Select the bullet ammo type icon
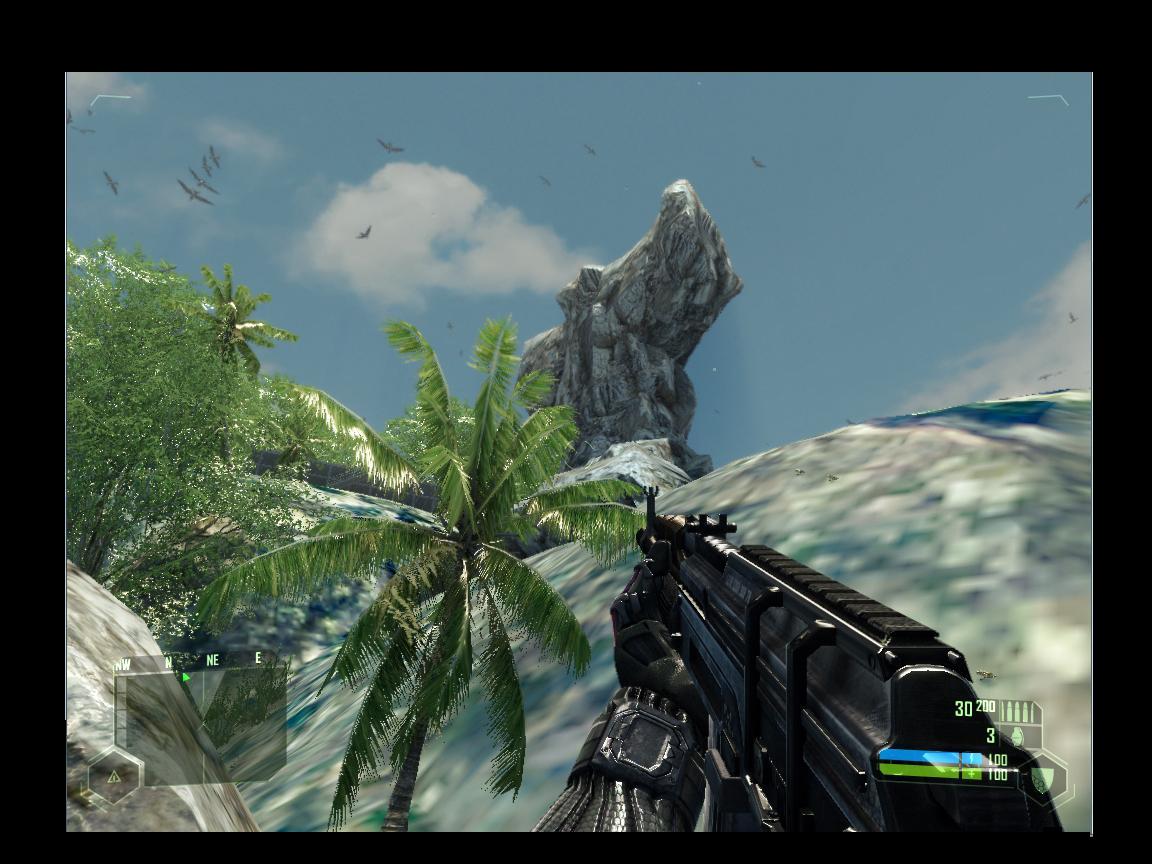The height and width of the screenshot is (864, 1152). 1019,711
